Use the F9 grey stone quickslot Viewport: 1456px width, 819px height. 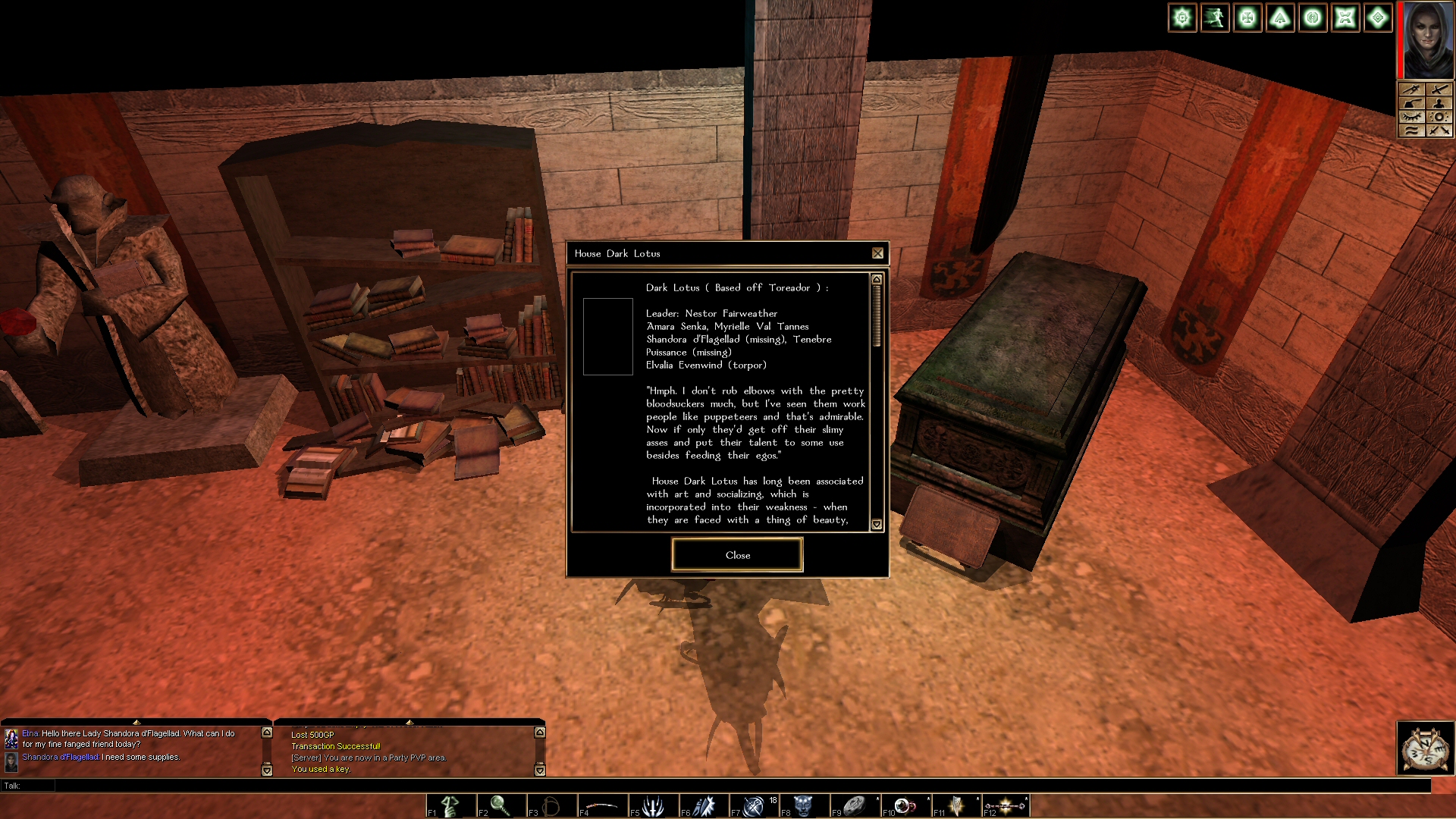(855, 805)
